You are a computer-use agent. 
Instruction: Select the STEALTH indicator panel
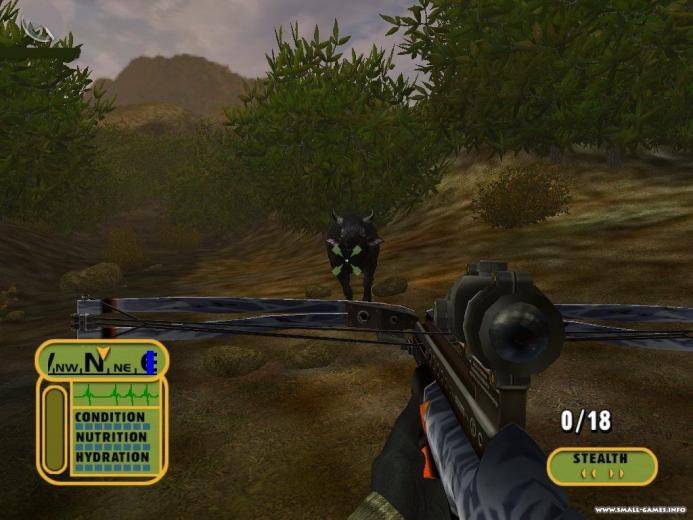(601, 465)
